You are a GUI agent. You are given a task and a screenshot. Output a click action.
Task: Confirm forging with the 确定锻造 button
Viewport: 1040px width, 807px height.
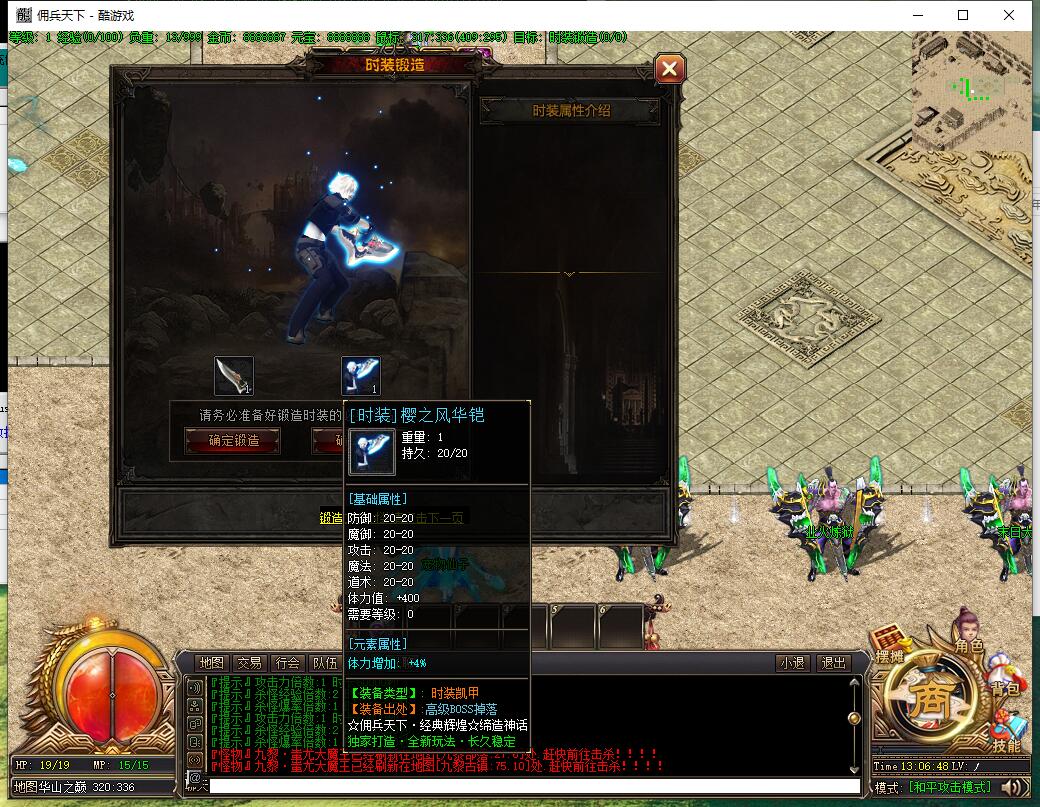(232, 440)
